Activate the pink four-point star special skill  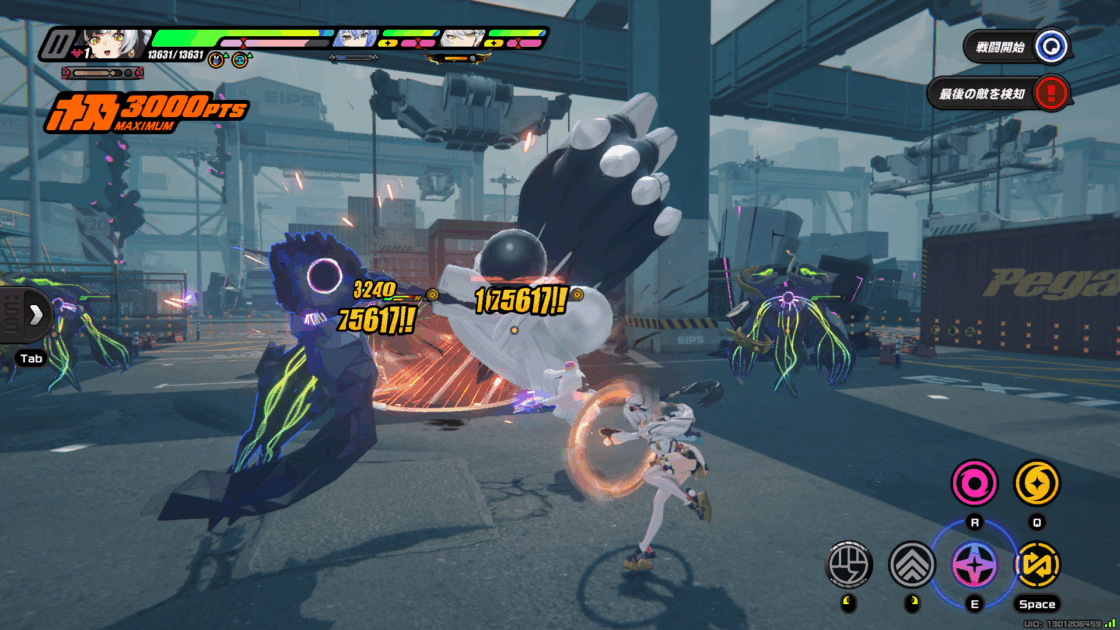(x=973, y=564)
